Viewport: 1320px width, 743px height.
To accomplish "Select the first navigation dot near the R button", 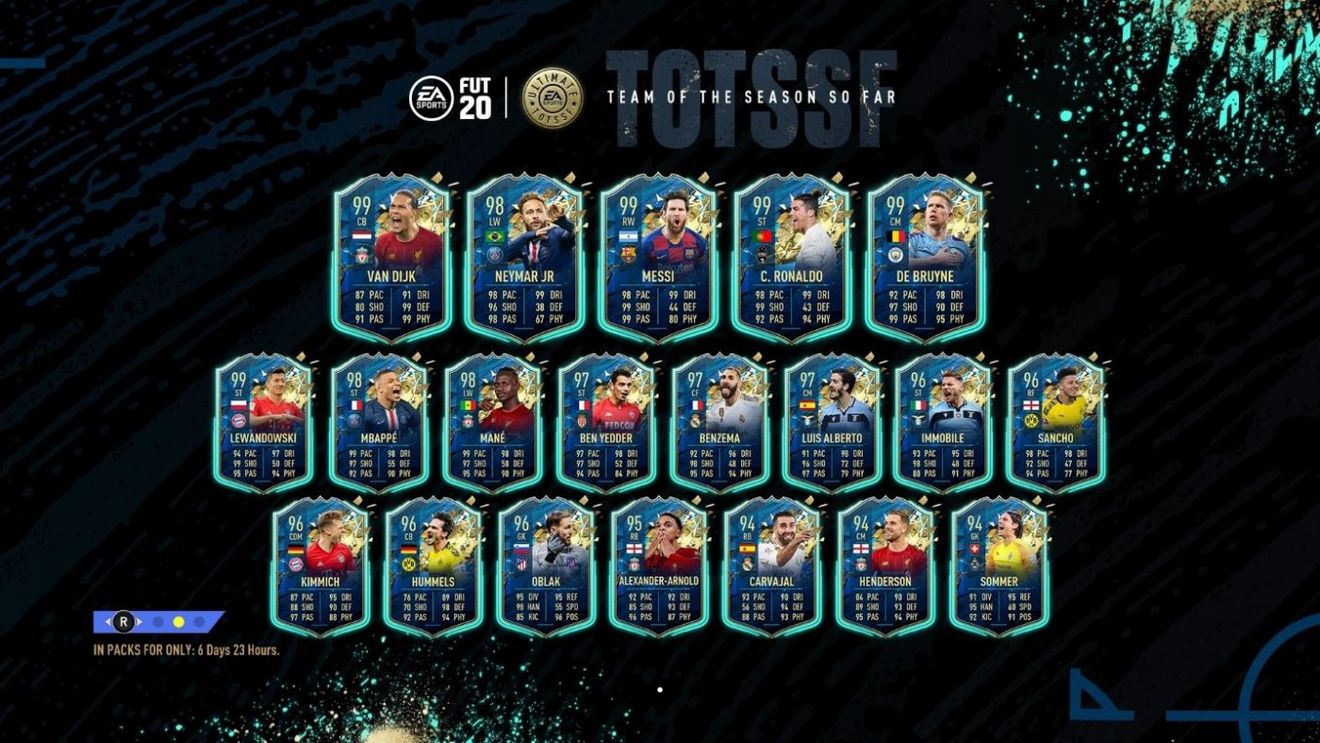I will [158, 622].
